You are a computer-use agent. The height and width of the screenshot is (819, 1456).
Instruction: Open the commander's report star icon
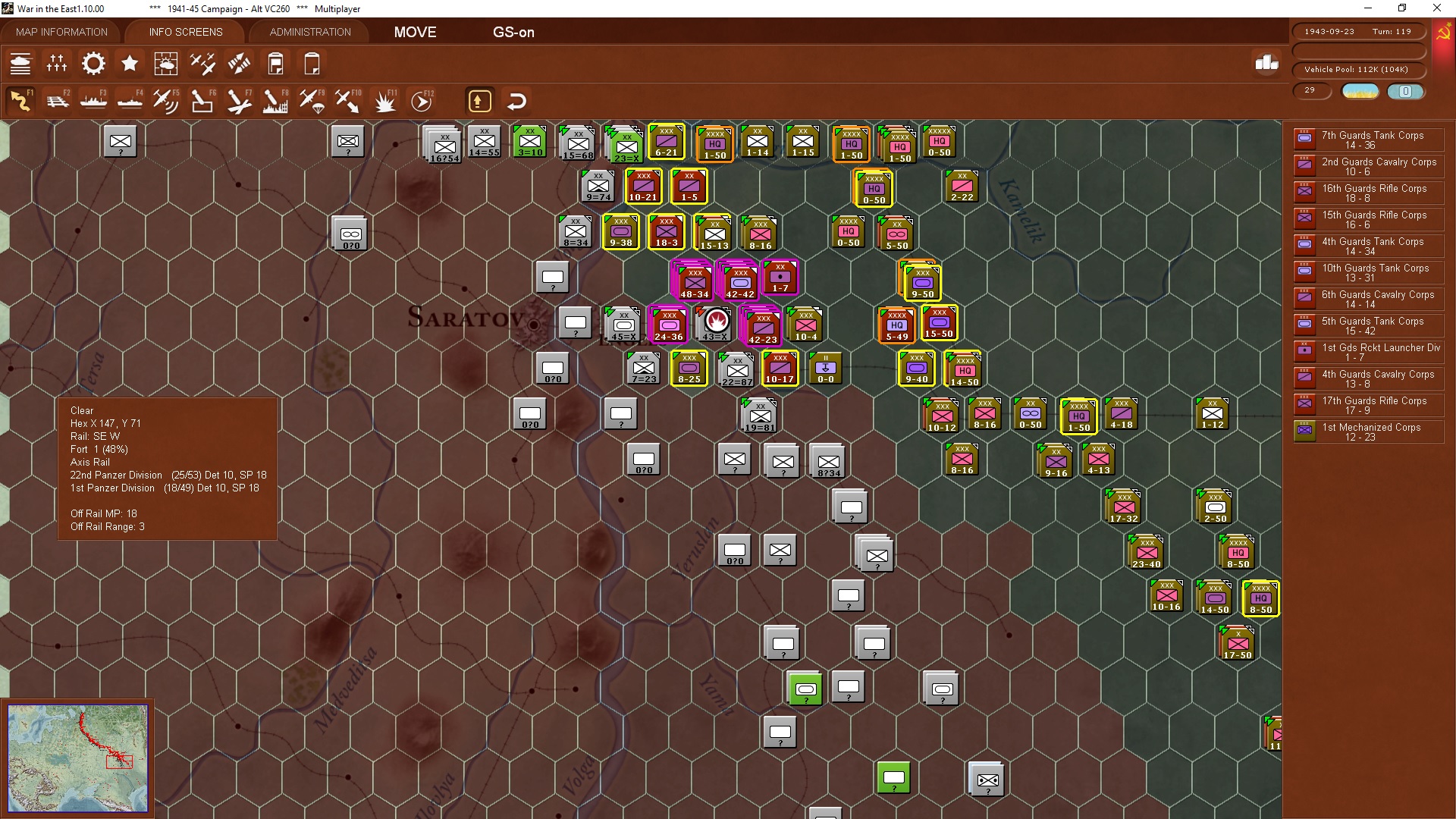(x=130, y=64)
